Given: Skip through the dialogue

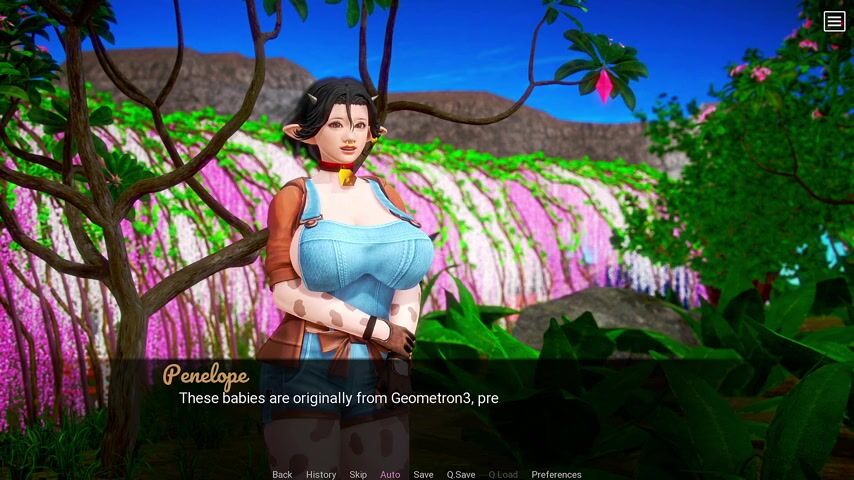Looking at the screenshot, I should 358,474.
